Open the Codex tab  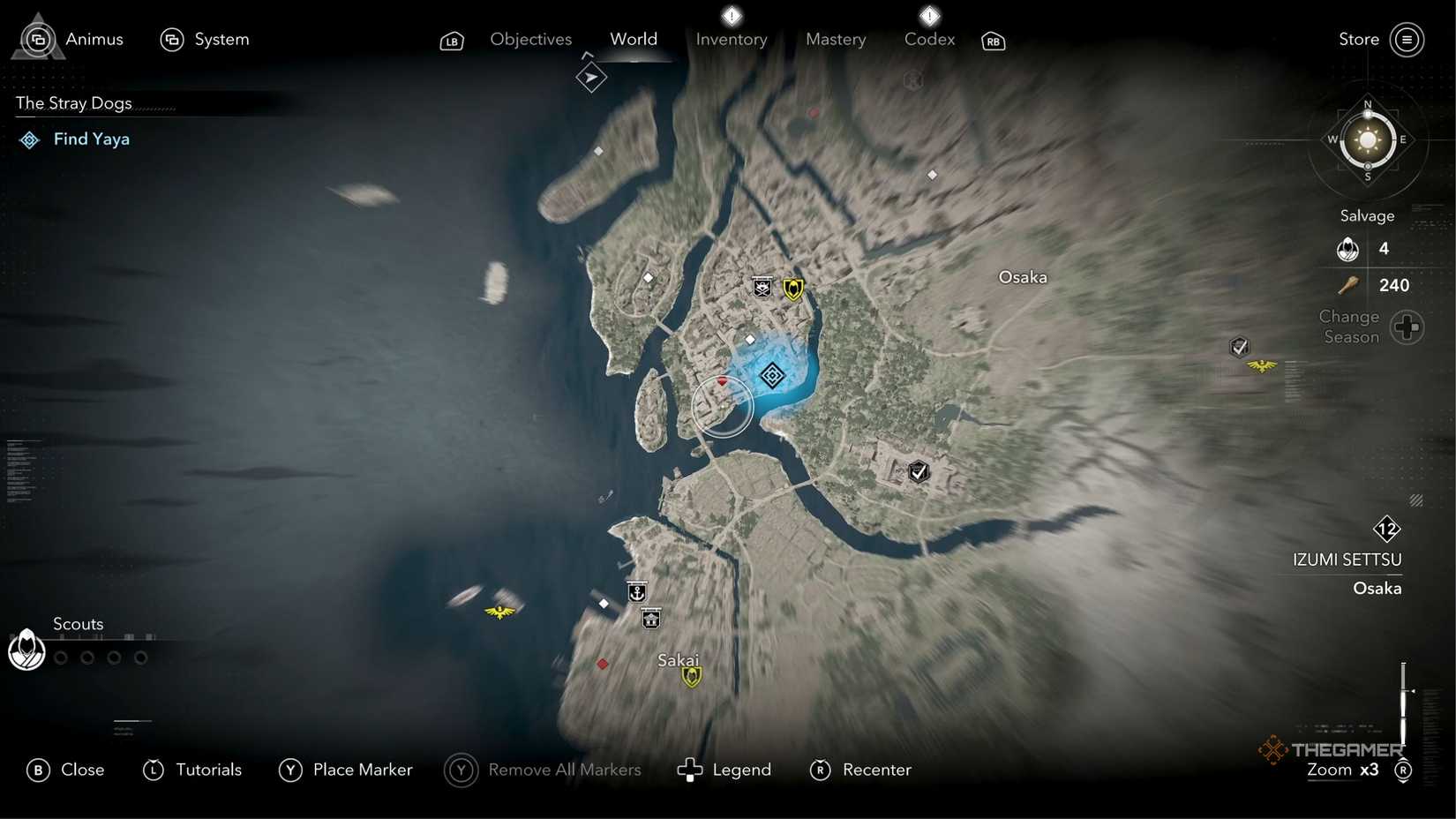coord(928,39)
